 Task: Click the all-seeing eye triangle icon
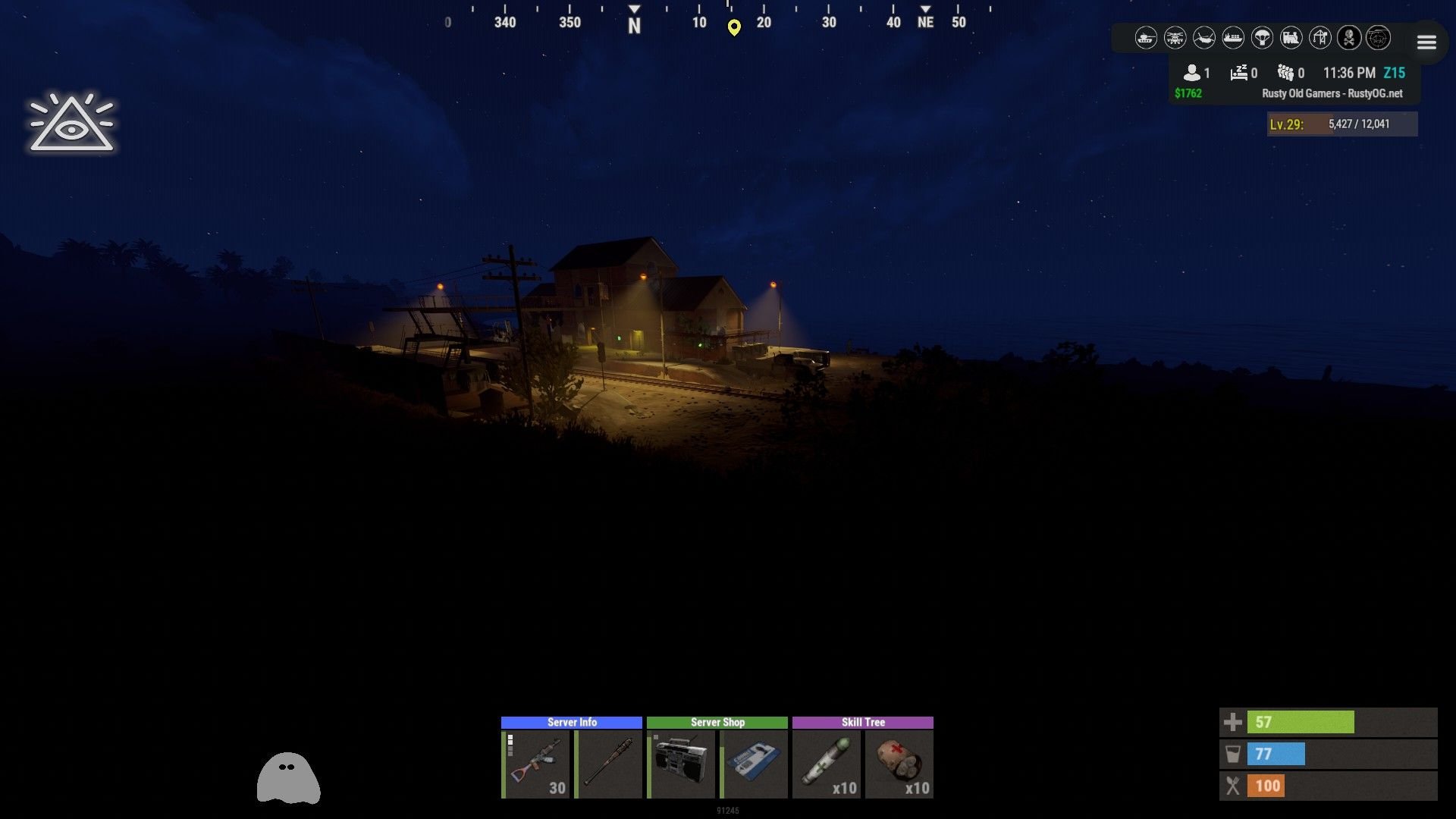coord(71,124)
